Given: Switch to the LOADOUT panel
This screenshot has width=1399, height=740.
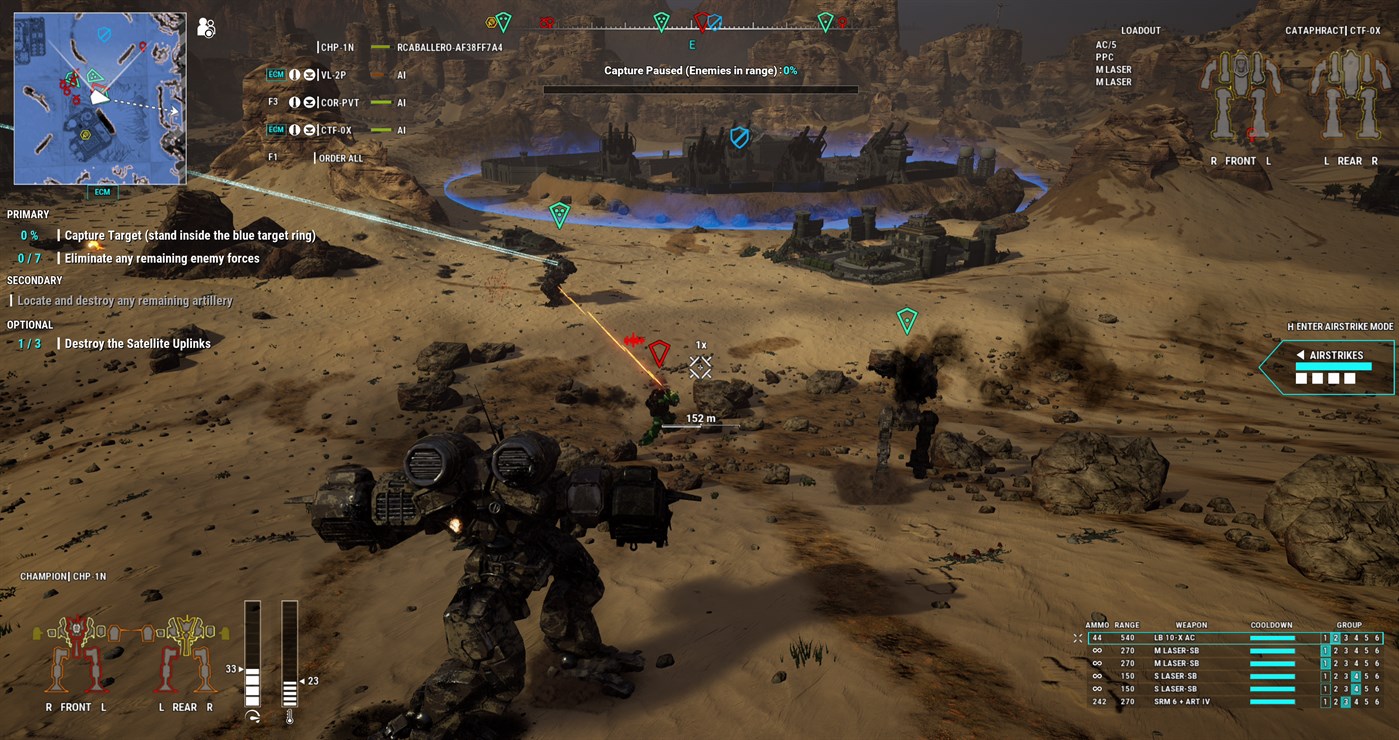Looking at the screenshot, I should 1140,30.
